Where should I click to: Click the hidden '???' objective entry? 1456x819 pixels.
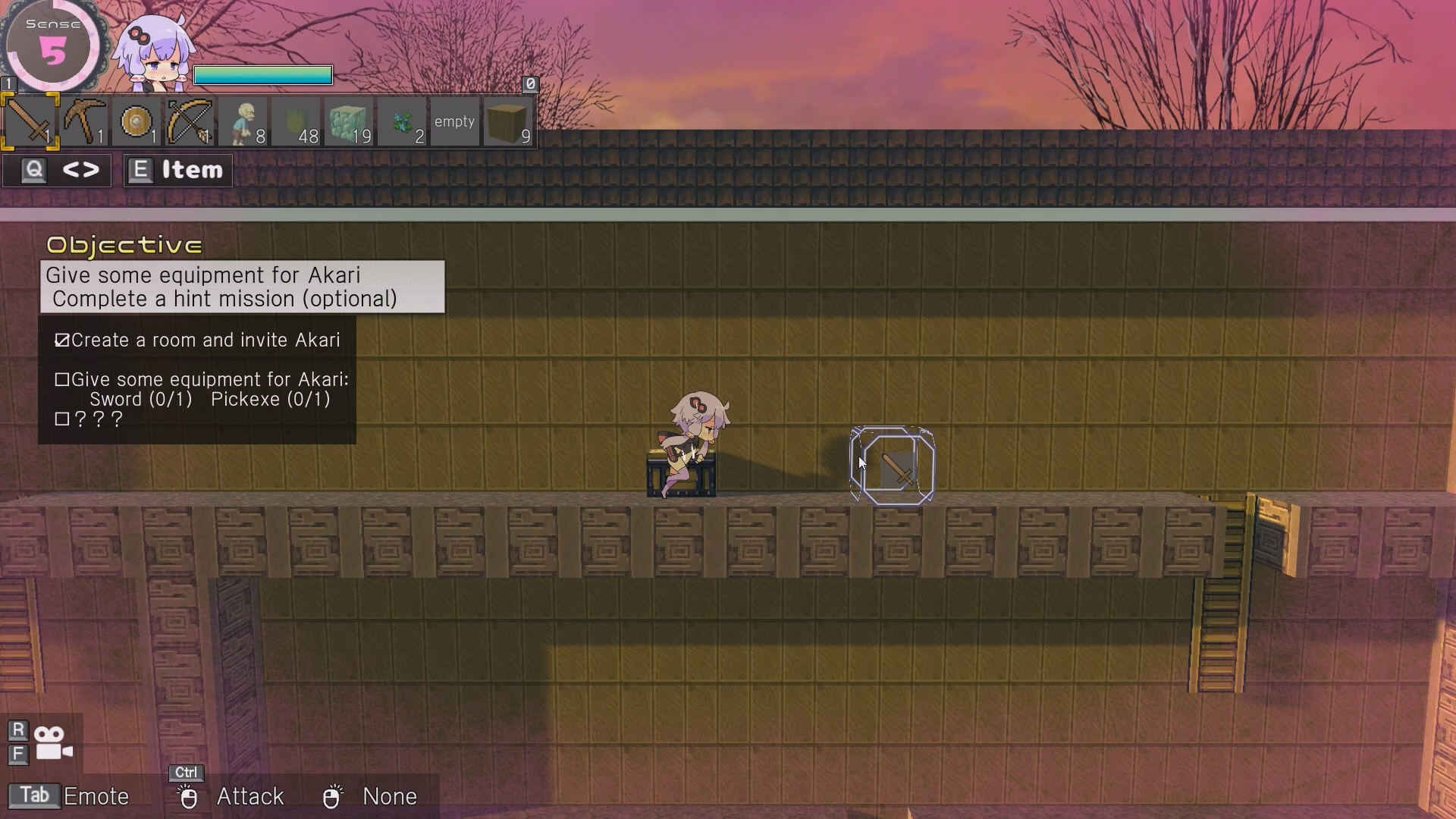tap(89, 419)
